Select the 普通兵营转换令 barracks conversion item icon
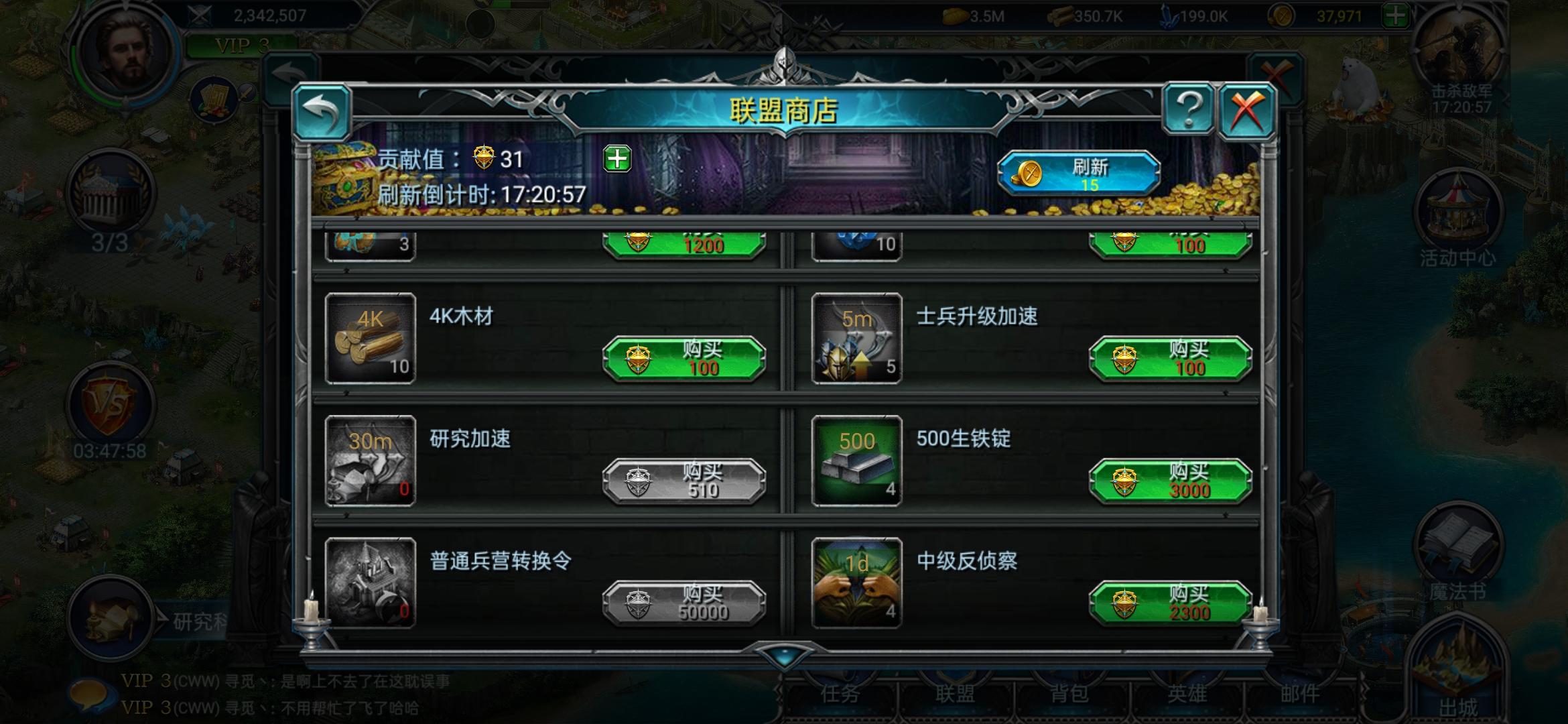 tap(369, 582)
